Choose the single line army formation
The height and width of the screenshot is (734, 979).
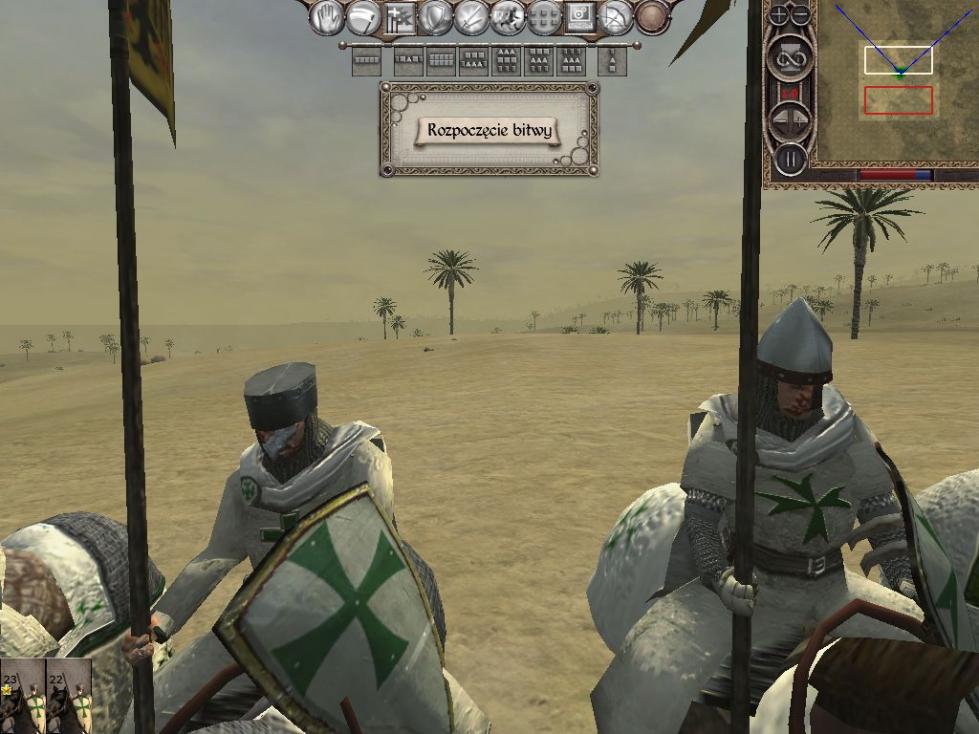tap(367, 61)
